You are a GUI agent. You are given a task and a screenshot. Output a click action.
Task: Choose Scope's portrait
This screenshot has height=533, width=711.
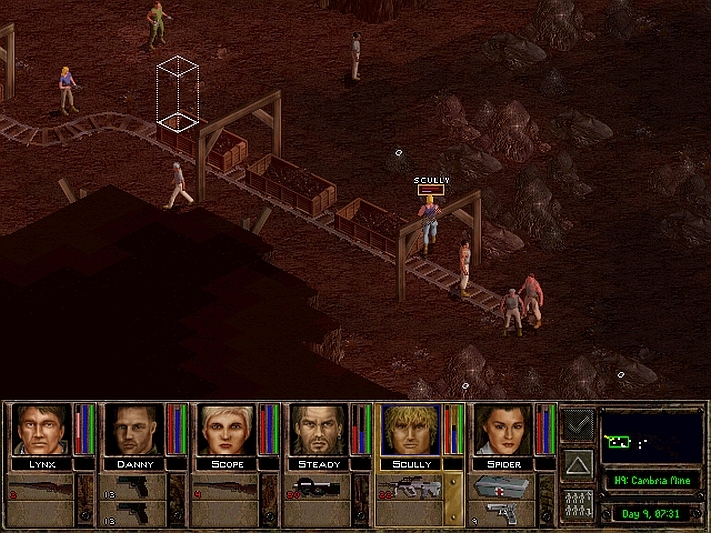pyautogui.click(x=226, y=430)
